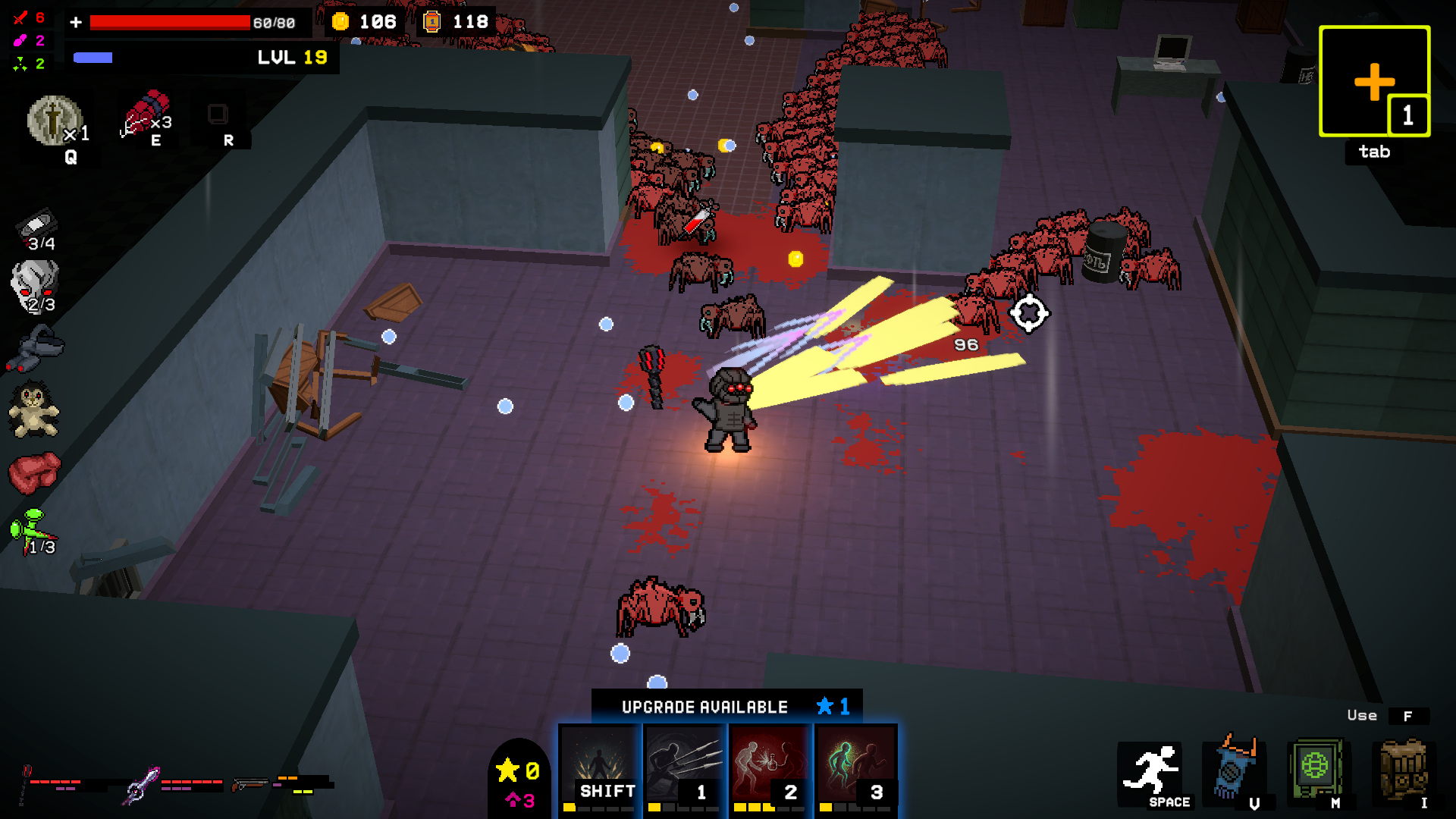
Task: Open the yellow plus upgrade panel
Action: click(x=1373, y=81)
